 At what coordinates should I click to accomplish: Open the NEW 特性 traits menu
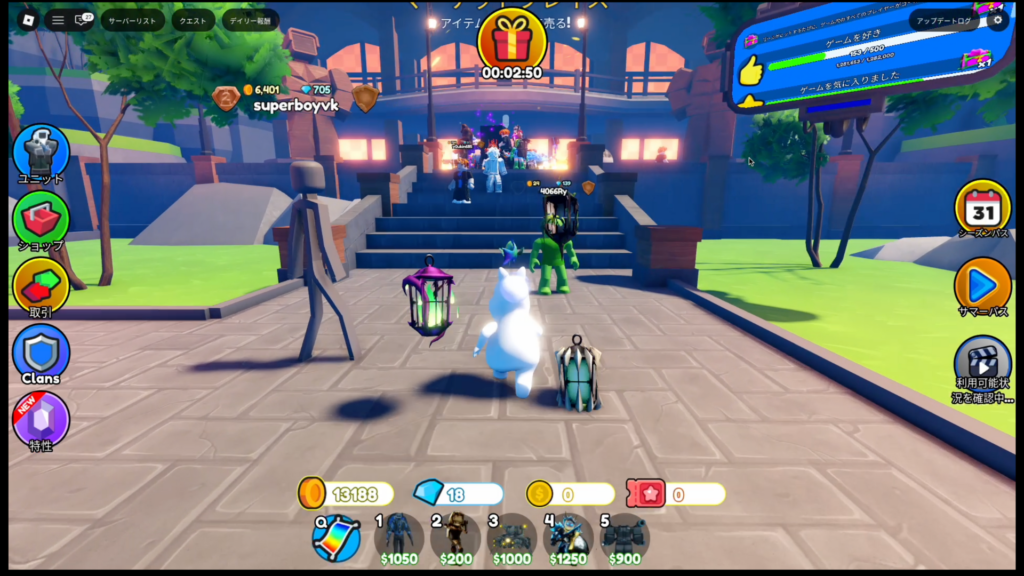(x=41, y=419)
